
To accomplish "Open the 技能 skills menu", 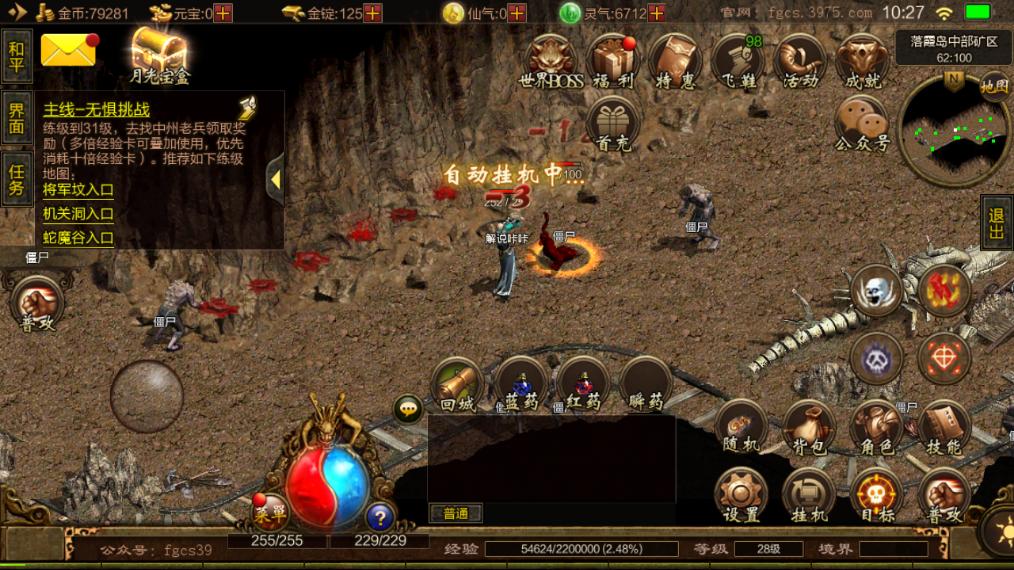I will [943, 427].
